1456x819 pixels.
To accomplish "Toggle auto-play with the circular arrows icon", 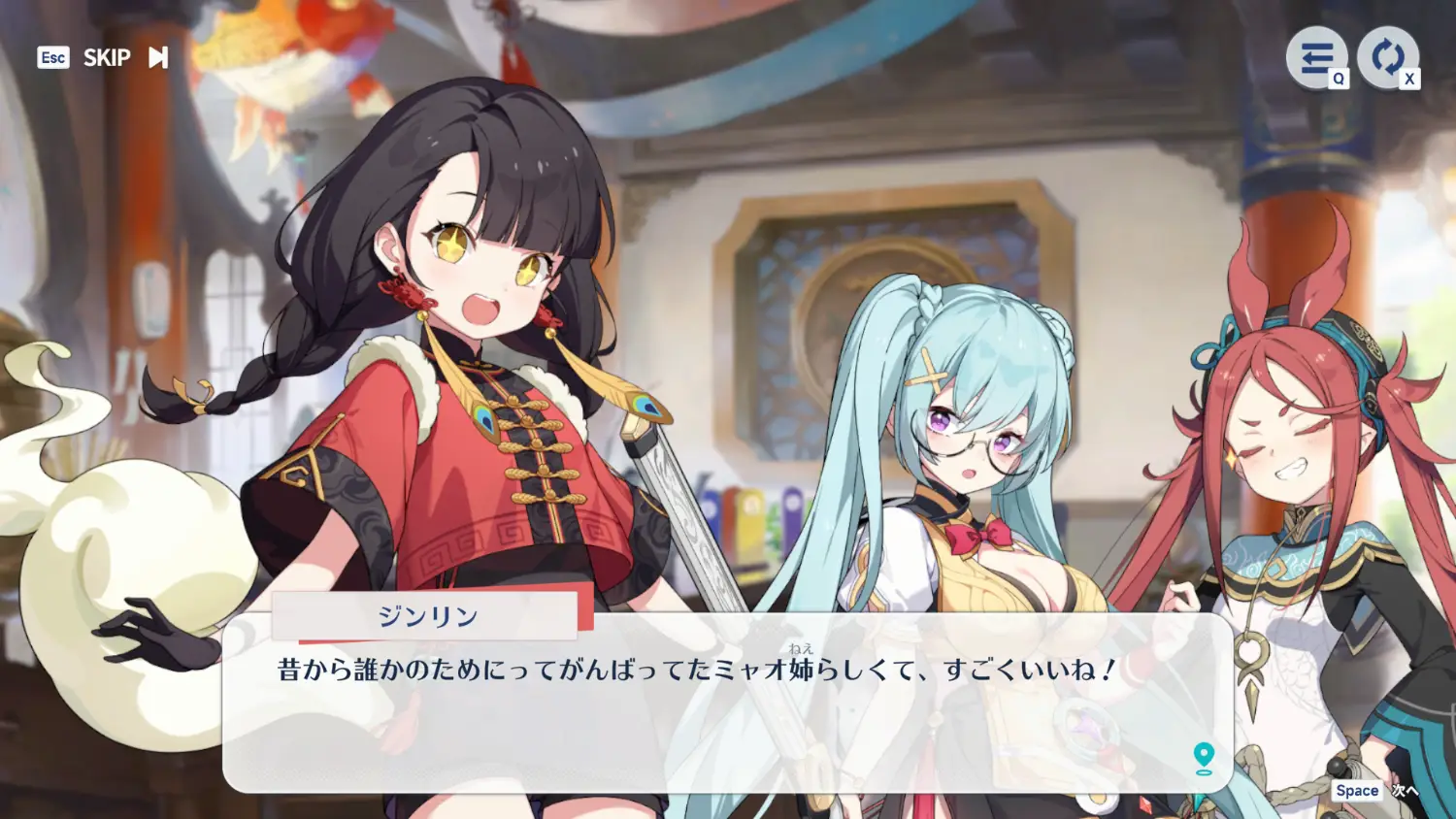I will pos(1387,57).
